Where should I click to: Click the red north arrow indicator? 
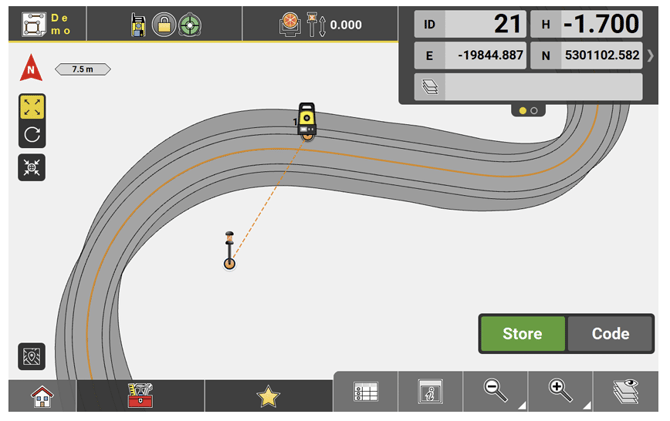click(32, 71)
